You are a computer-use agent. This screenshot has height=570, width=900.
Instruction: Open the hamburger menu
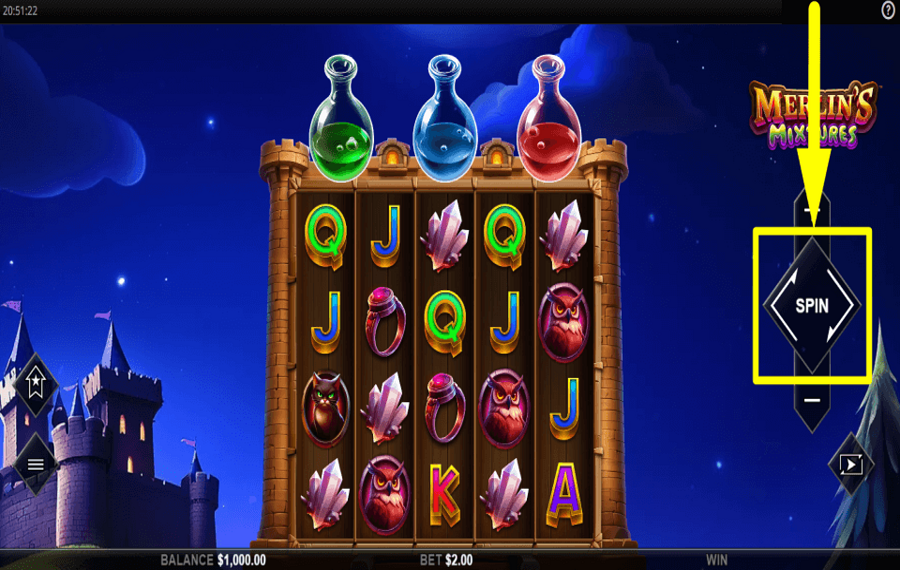pos(36,464)
